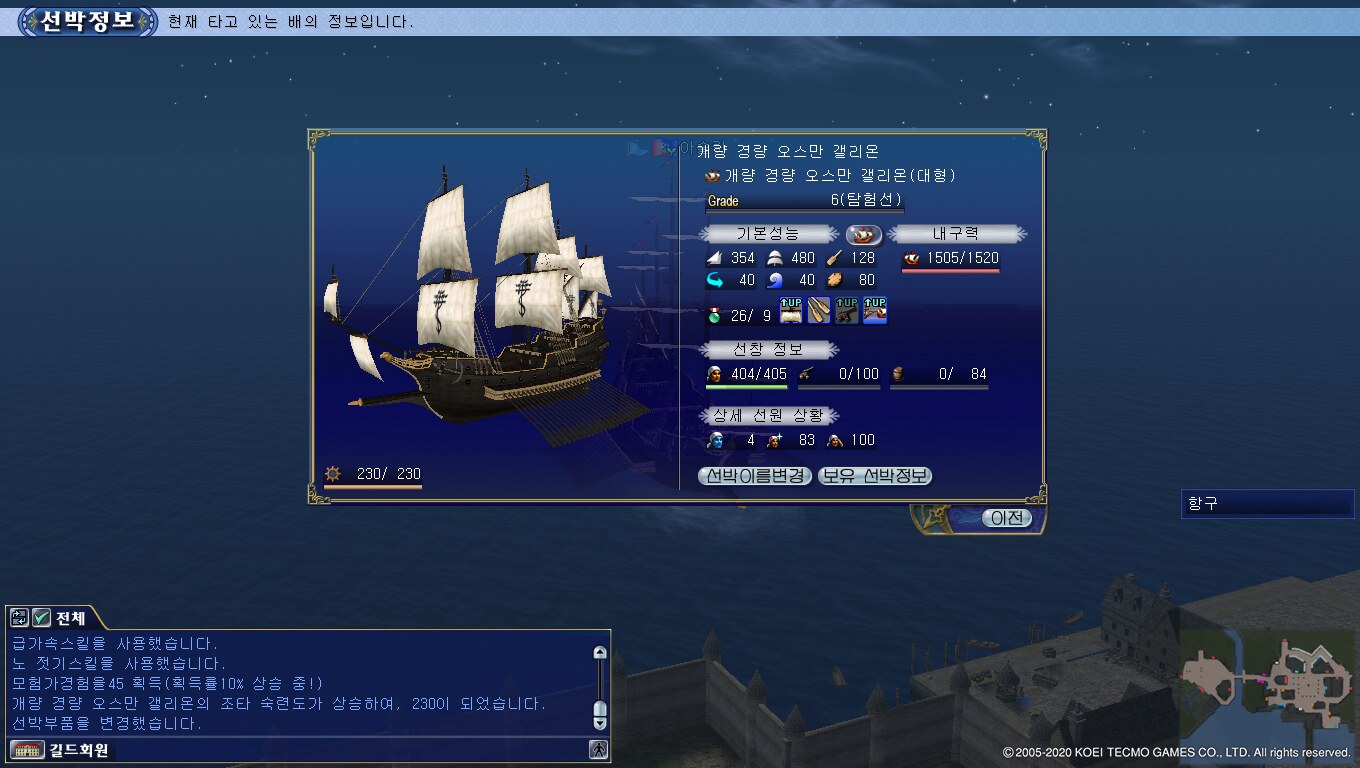The image size is (1360, 768).
Task: Click the walking figure icon in chat bar
Action: (x=598, y=749)
